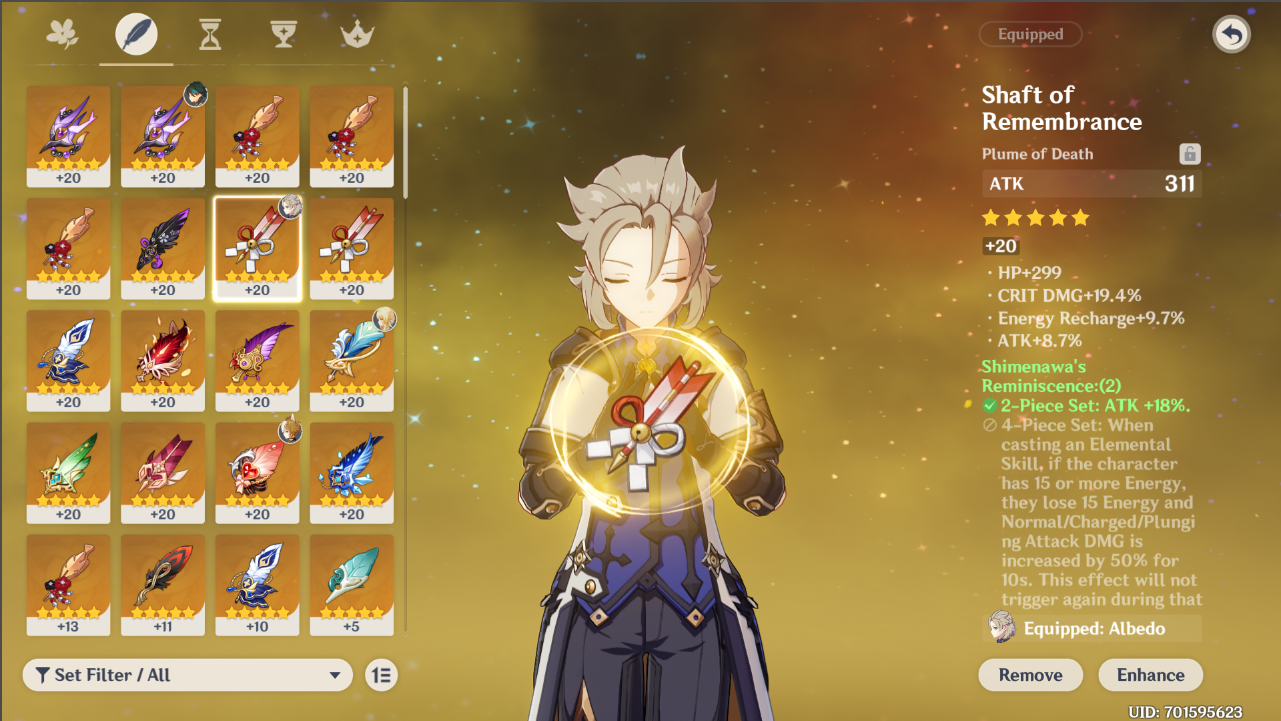Open the Circlet of Logos crown tab

355,33
